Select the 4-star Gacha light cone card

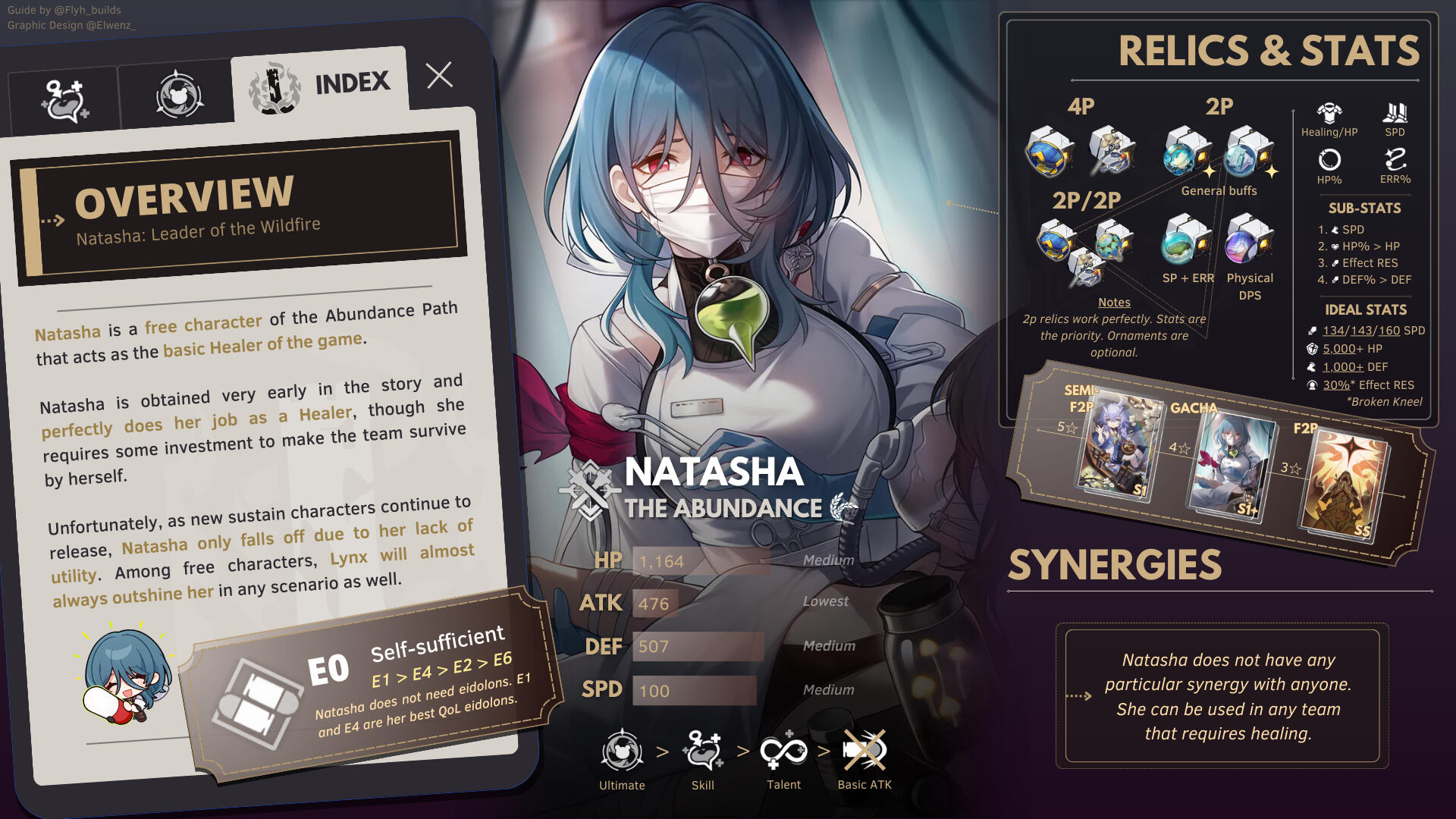pyautogui.click(x=1230, y=464)
